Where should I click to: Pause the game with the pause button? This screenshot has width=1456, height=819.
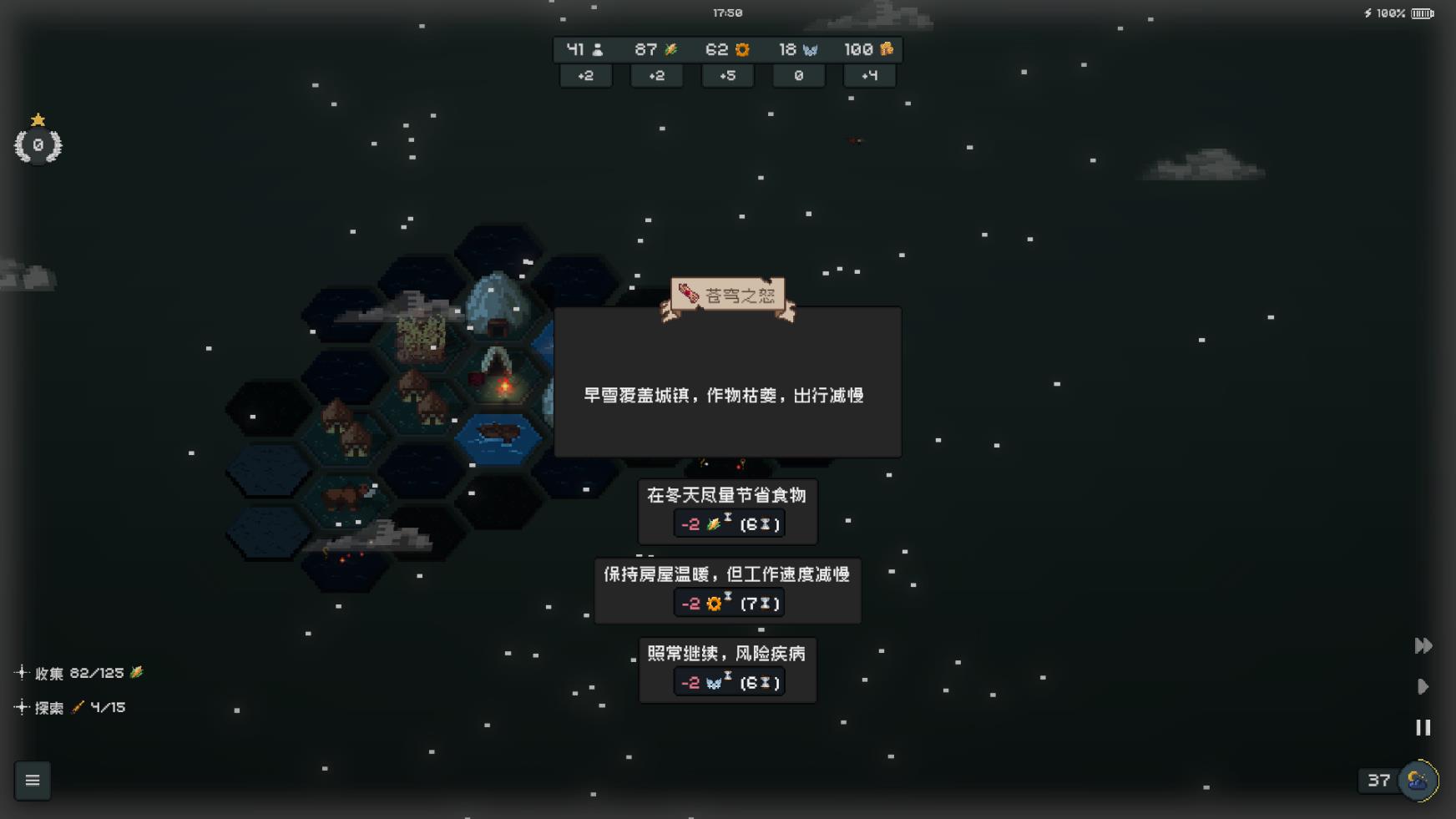click(1423, 727)
